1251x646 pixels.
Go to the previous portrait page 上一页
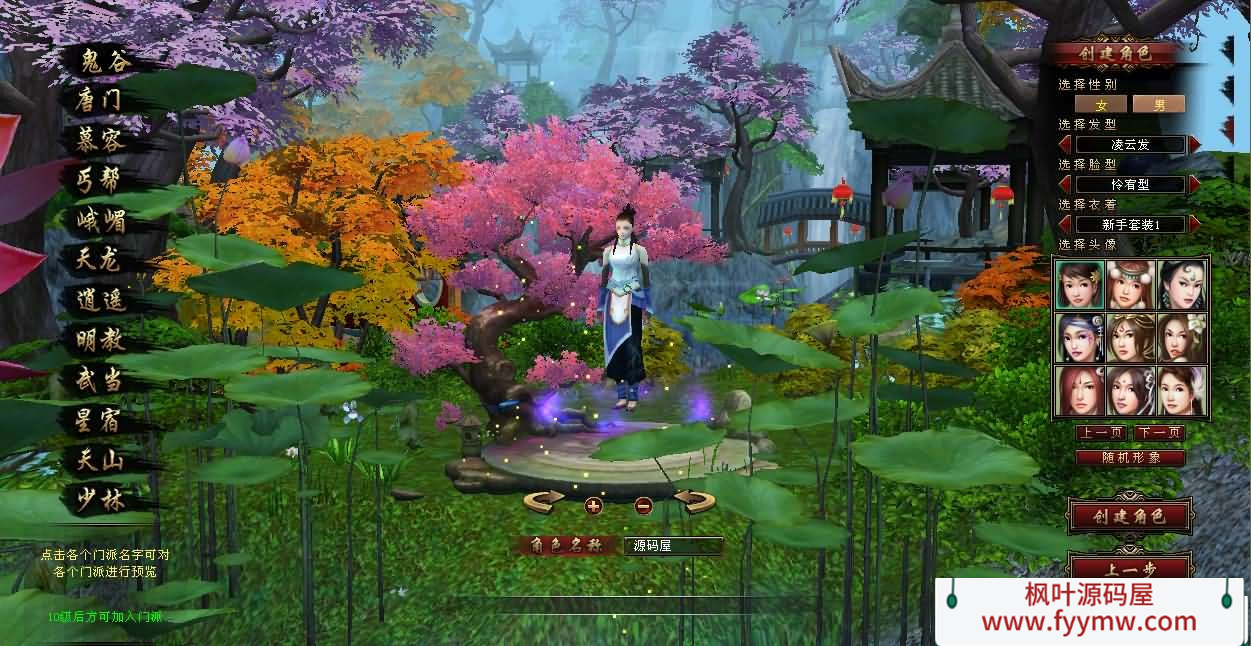tap(1101, 433)
